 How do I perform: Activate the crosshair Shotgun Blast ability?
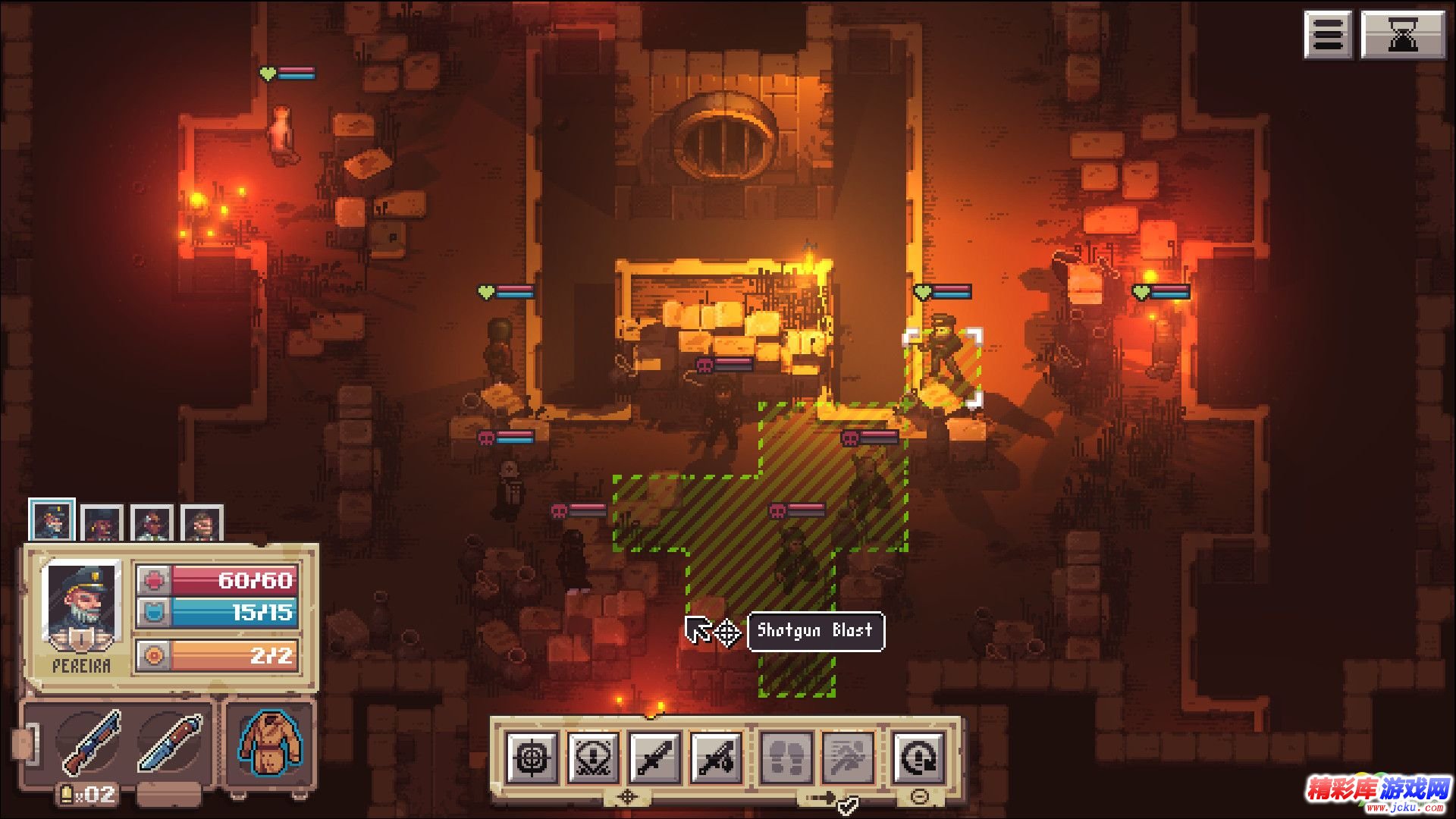click(532, 757)
